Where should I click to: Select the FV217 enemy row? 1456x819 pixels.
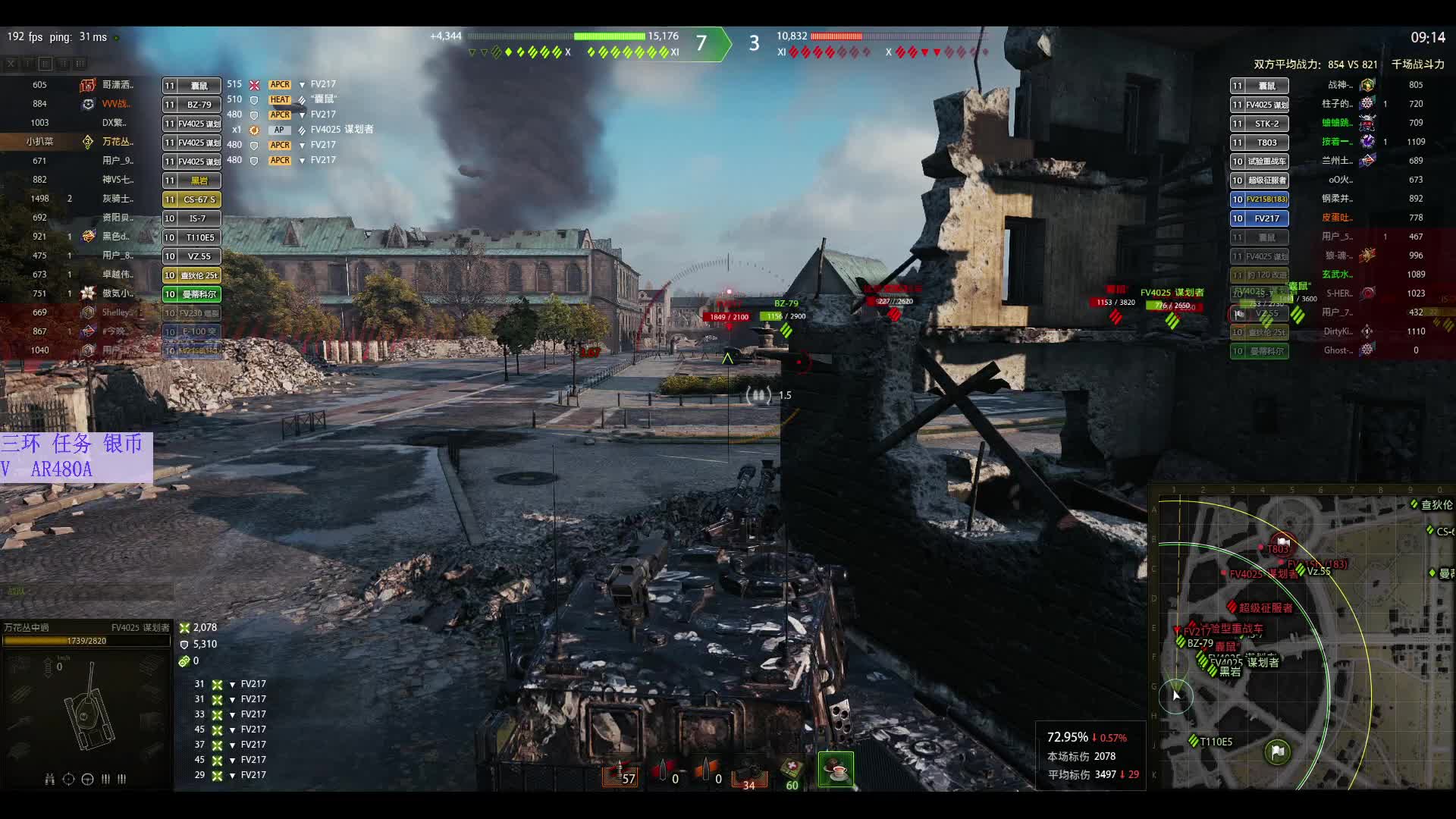pyautogui.click(x=1260, y=218)
